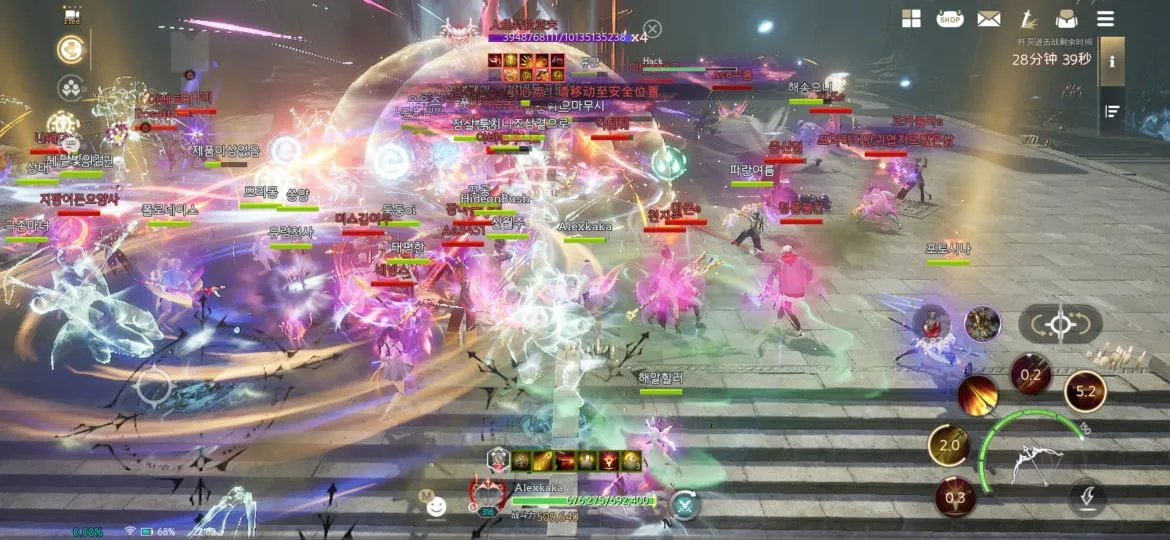Use the red health potion quick slot
1170x540 pixels.
coord(932,323)
